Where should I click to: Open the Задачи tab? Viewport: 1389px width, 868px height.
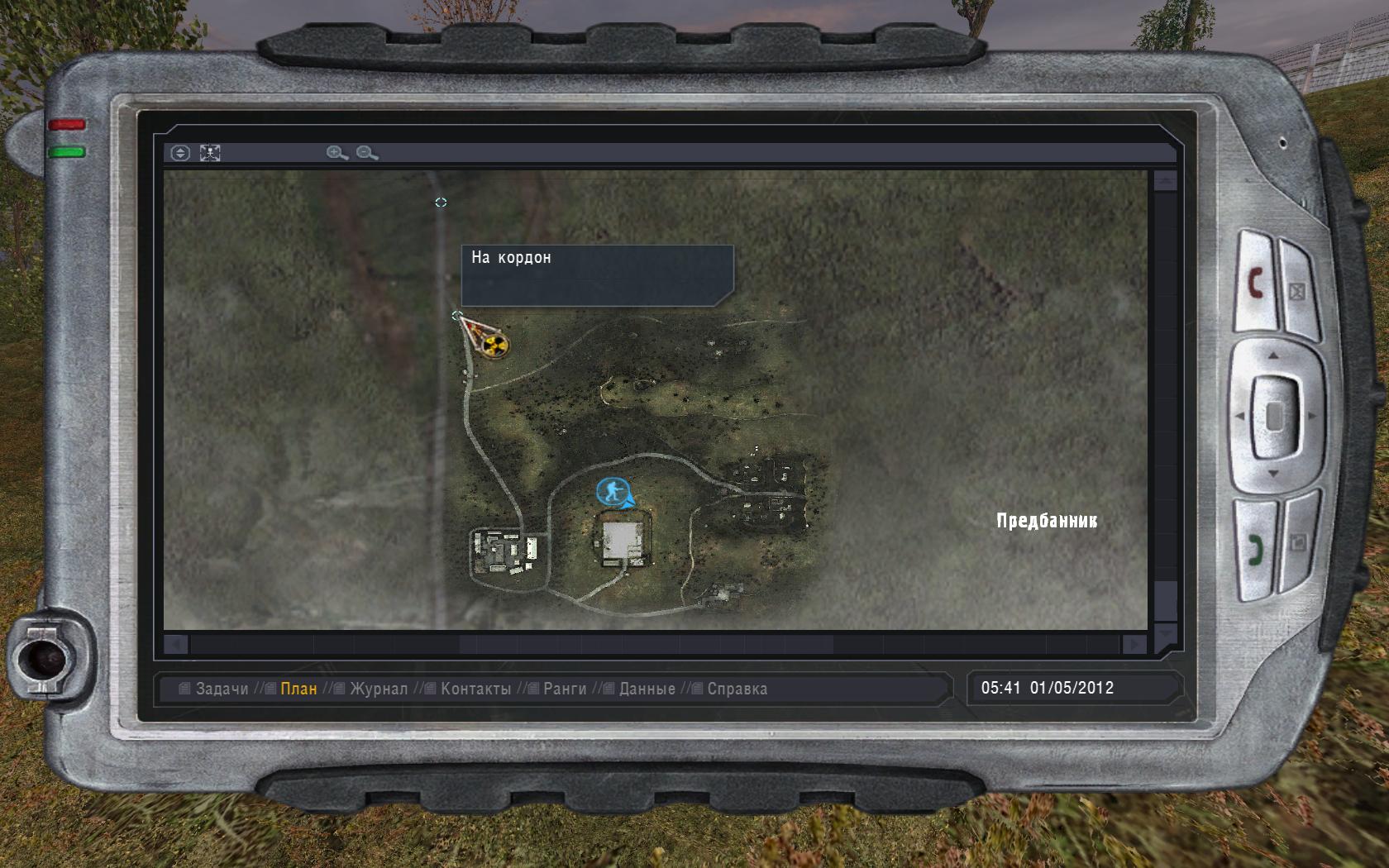(223, 686)
